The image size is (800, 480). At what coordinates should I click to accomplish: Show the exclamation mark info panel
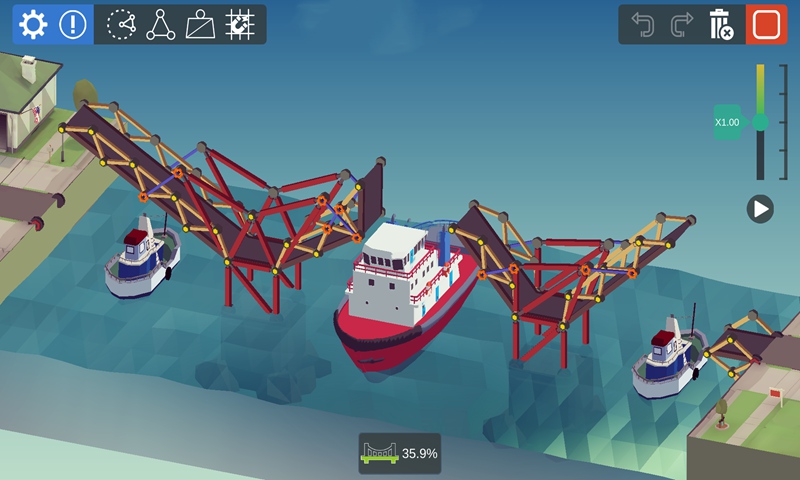click(x=73, y=25)
